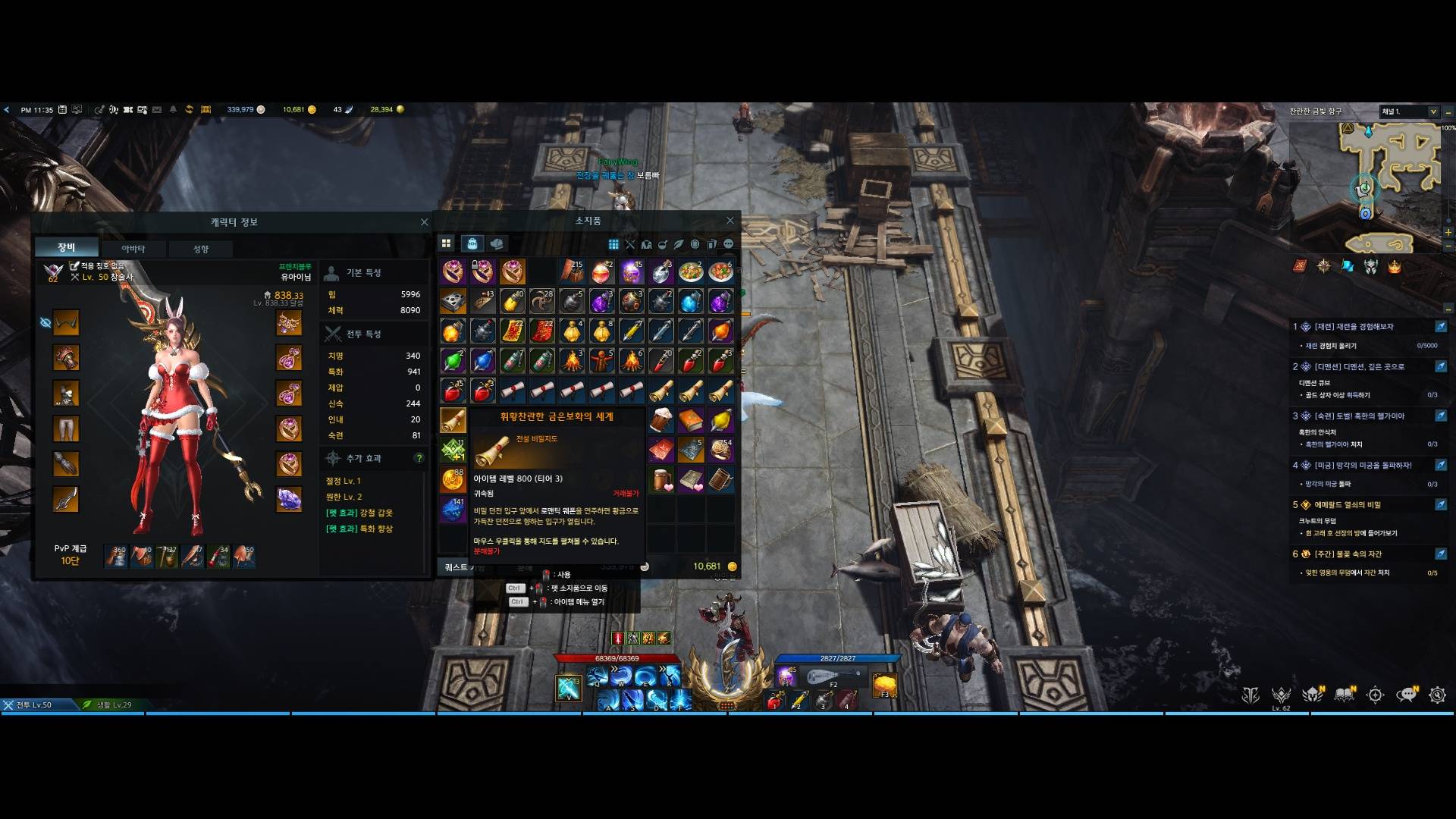
Task: Close the character info window
Action: coord(424,222)
